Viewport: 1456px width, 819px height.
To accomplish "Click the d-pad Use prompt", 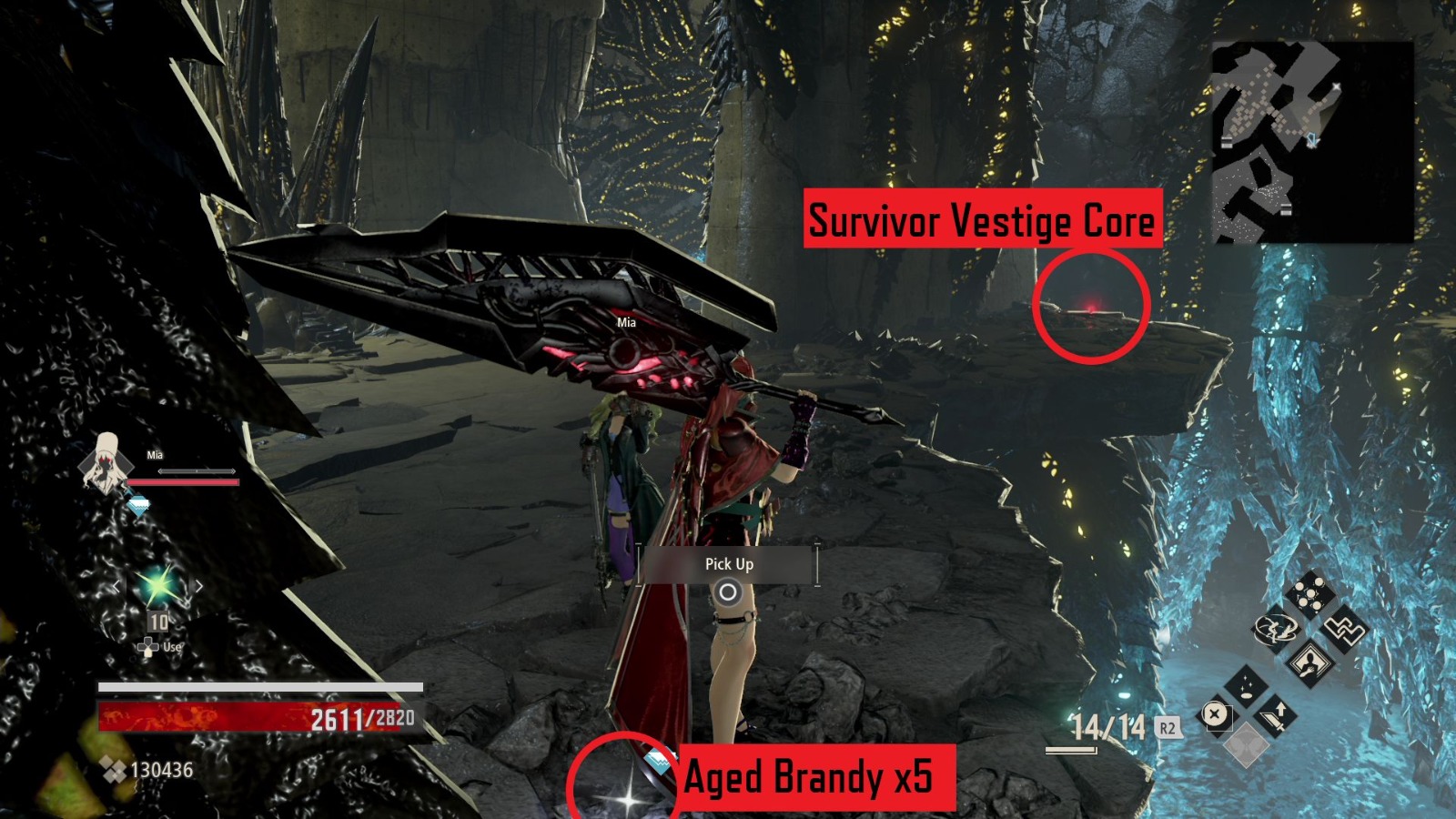I will tap(147, 648).
